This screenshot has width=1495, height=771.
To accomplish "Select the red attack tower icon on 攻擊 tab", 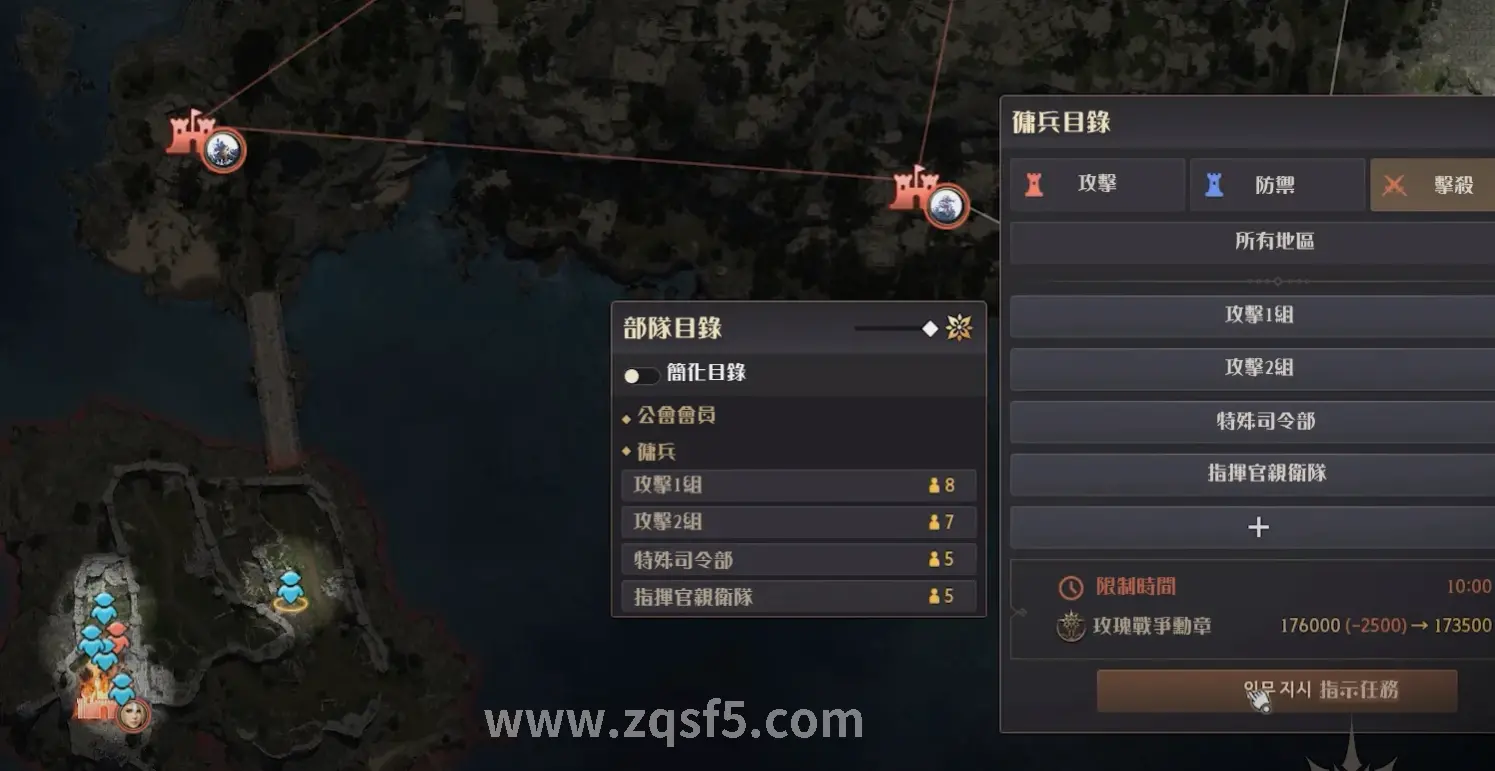I will pos(1035,184).
